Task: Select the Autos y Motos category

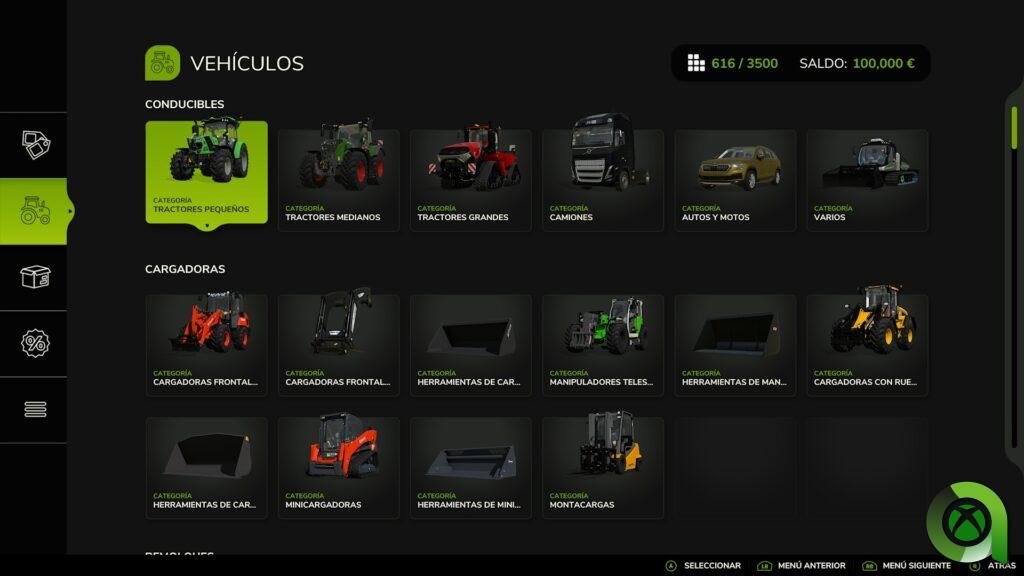Action: (735, 180)
